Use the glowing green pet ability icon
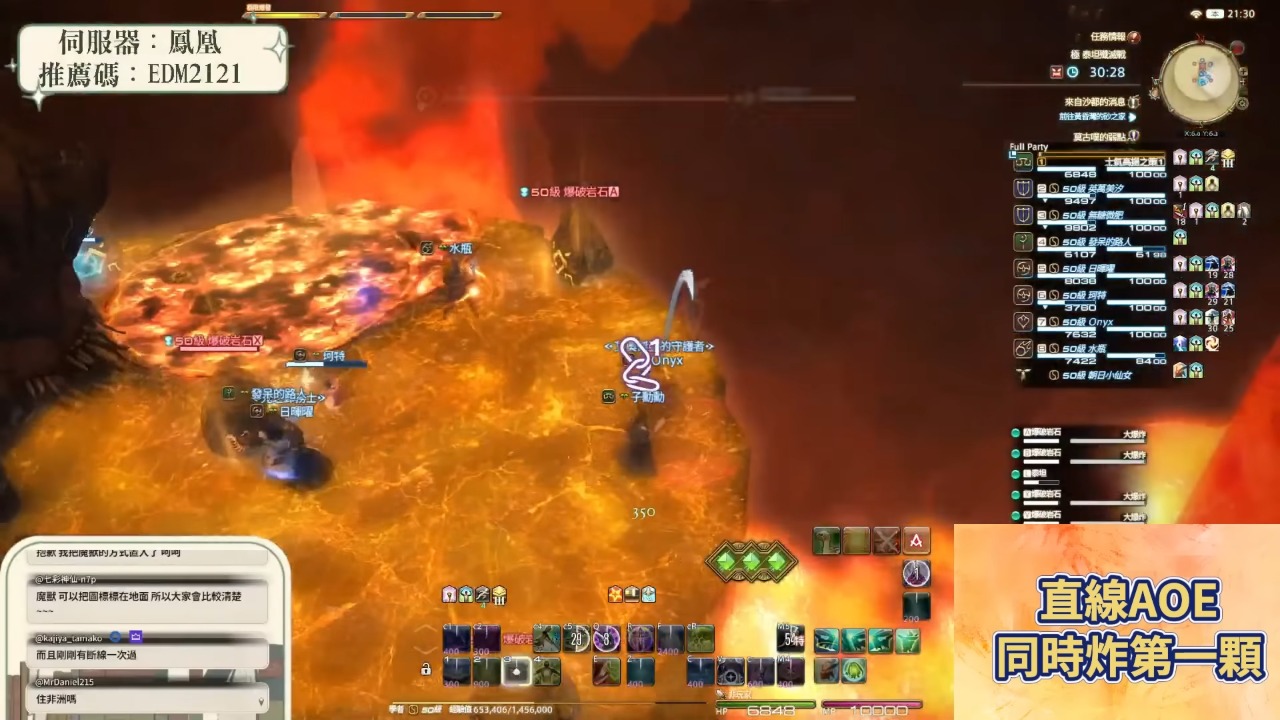The image size is (1280, 720). (x=853, y=670)
